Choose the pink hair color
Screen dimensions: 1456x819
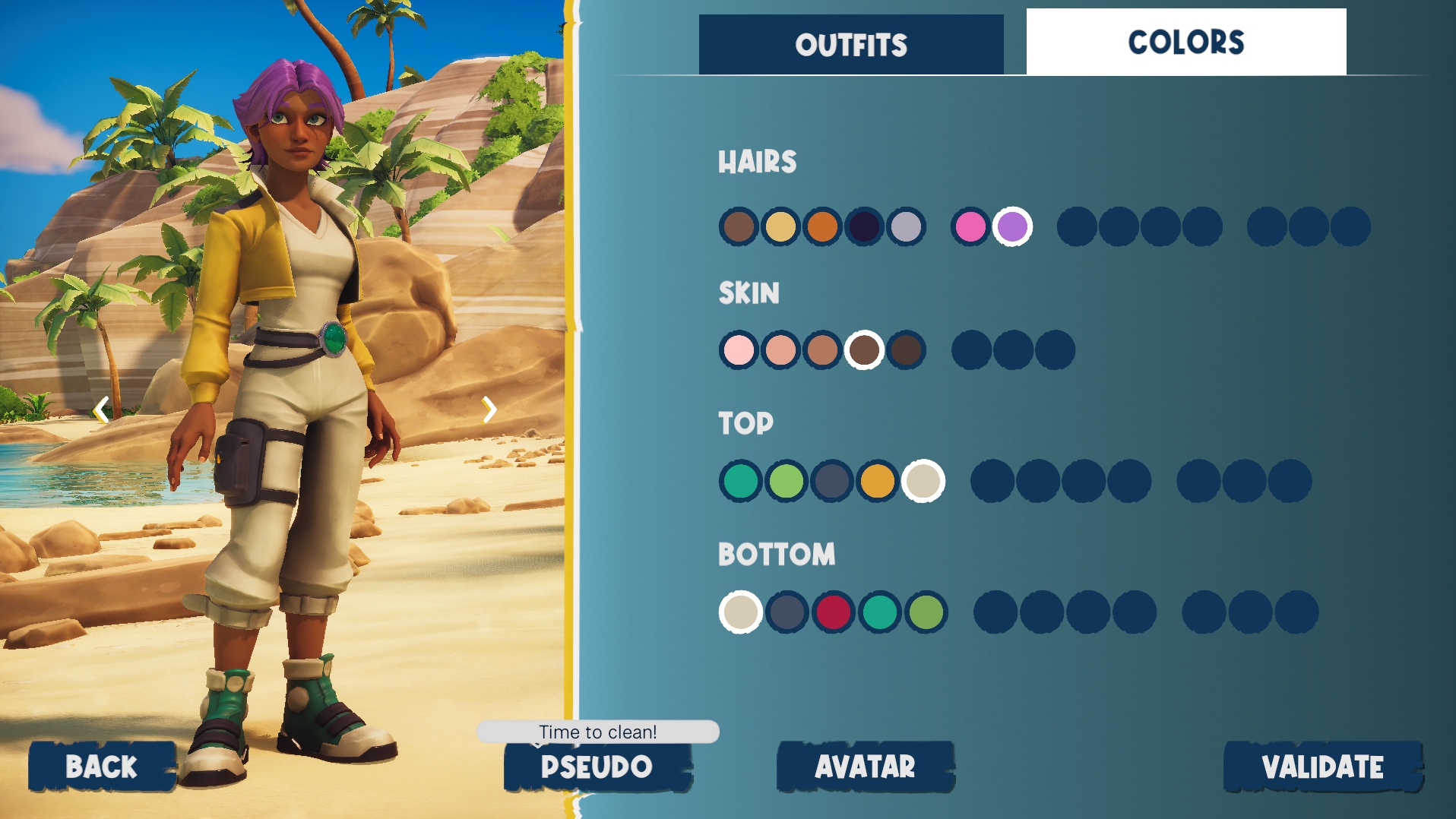[970, 226]
